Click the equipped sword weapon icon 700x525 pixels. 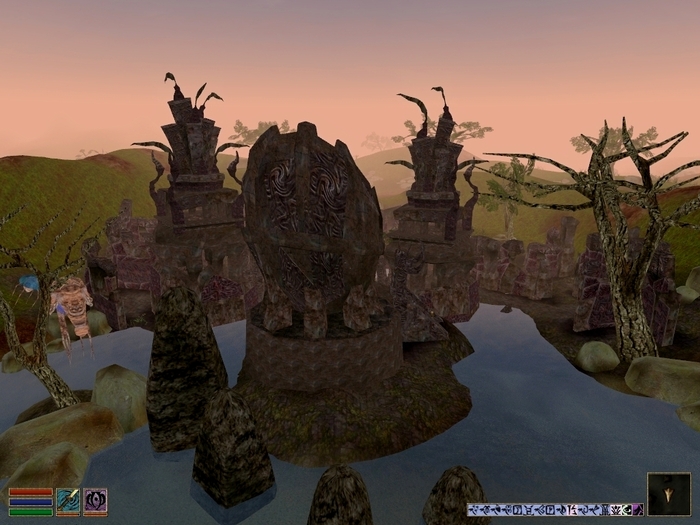[x=68, y=500]
